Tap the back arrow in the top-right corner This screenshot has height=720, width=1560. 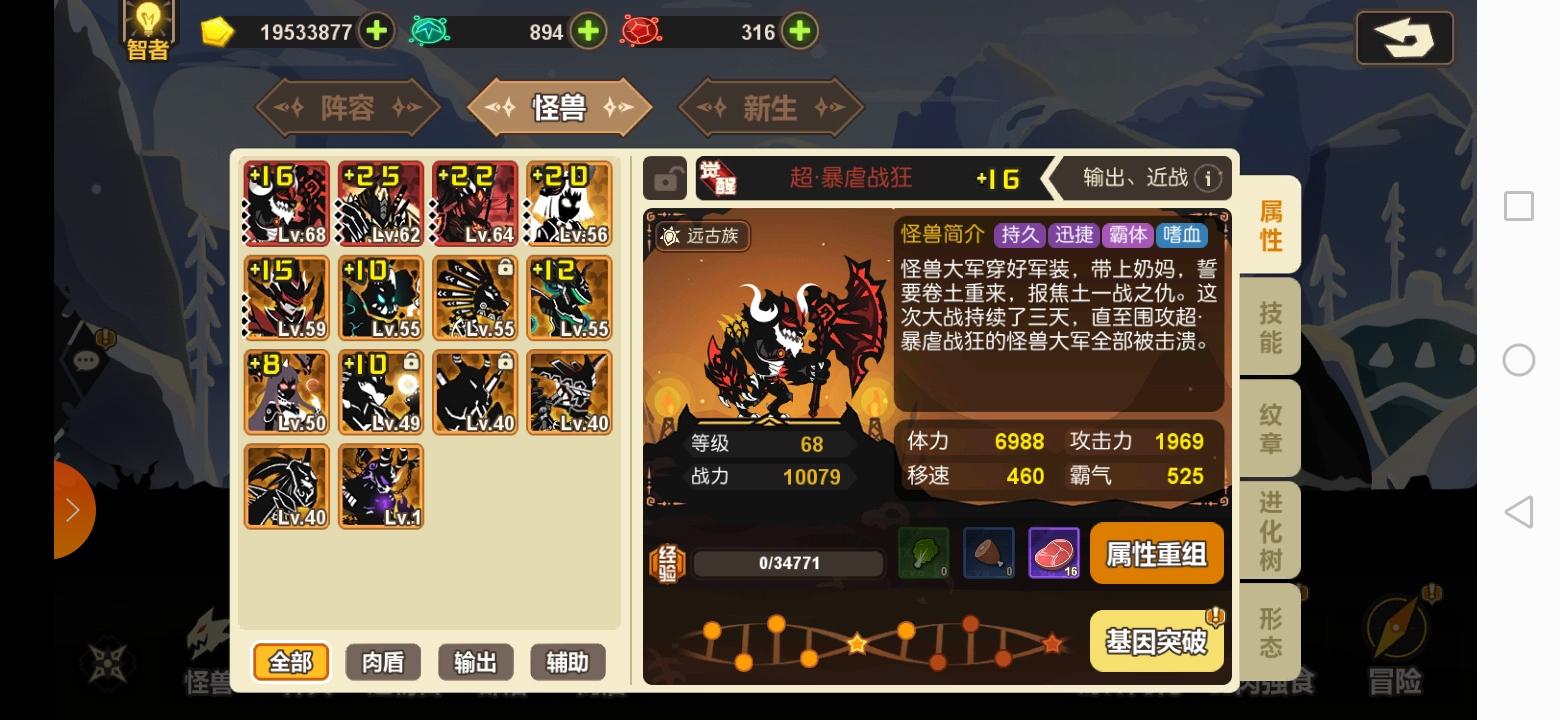pyautogui.click(x=1404, y=38)
